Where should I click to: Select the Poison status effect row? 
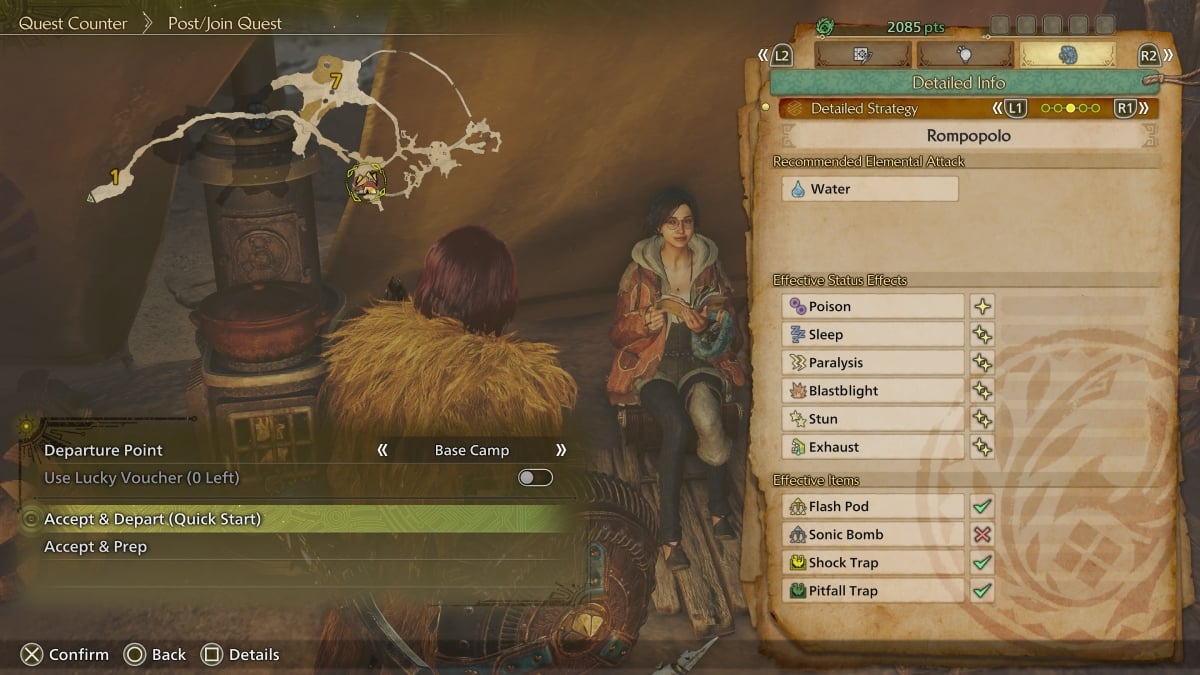[x=872, y=307]
